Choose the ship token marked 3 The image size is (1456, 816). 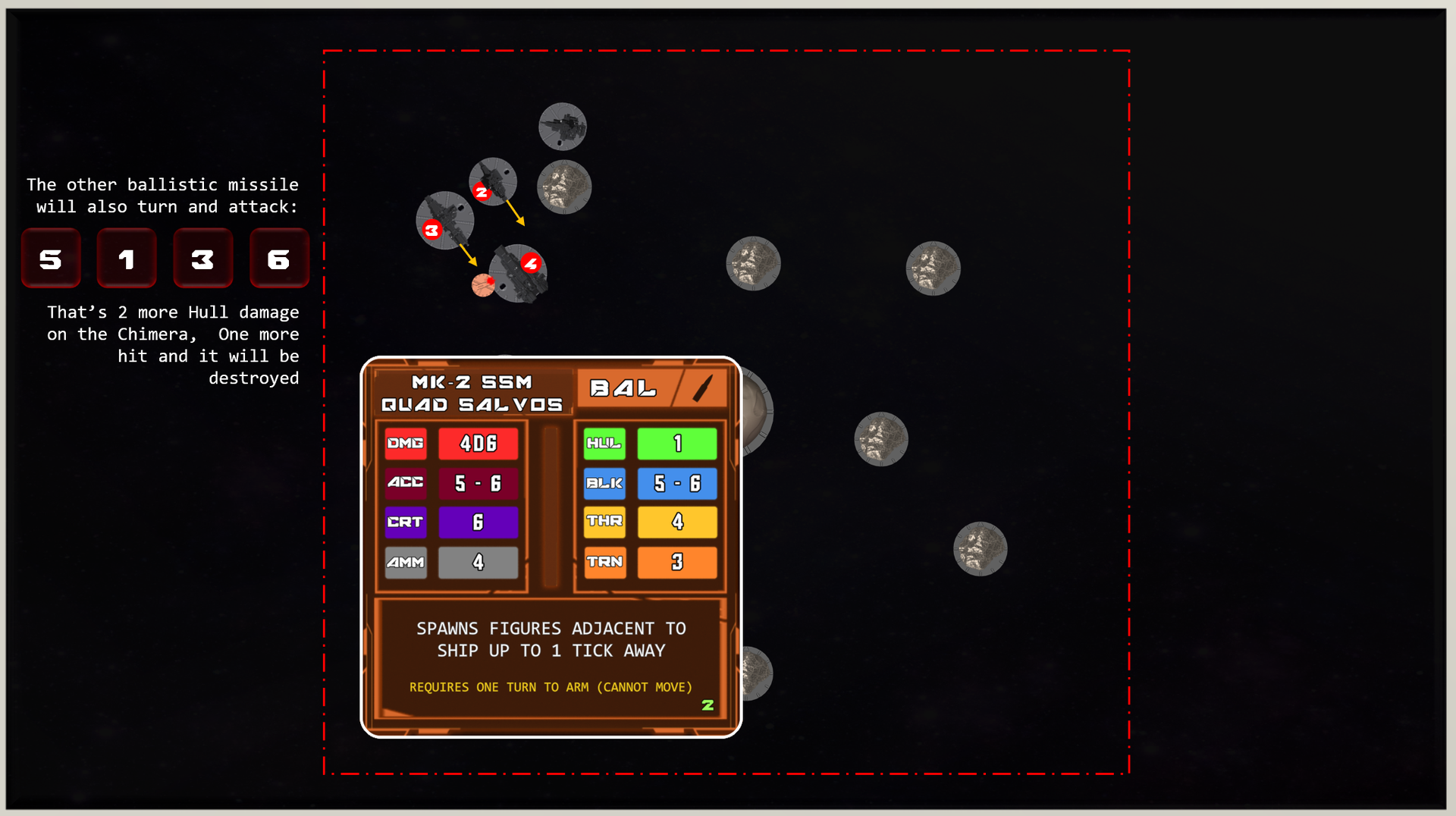[x=445, y=221]
